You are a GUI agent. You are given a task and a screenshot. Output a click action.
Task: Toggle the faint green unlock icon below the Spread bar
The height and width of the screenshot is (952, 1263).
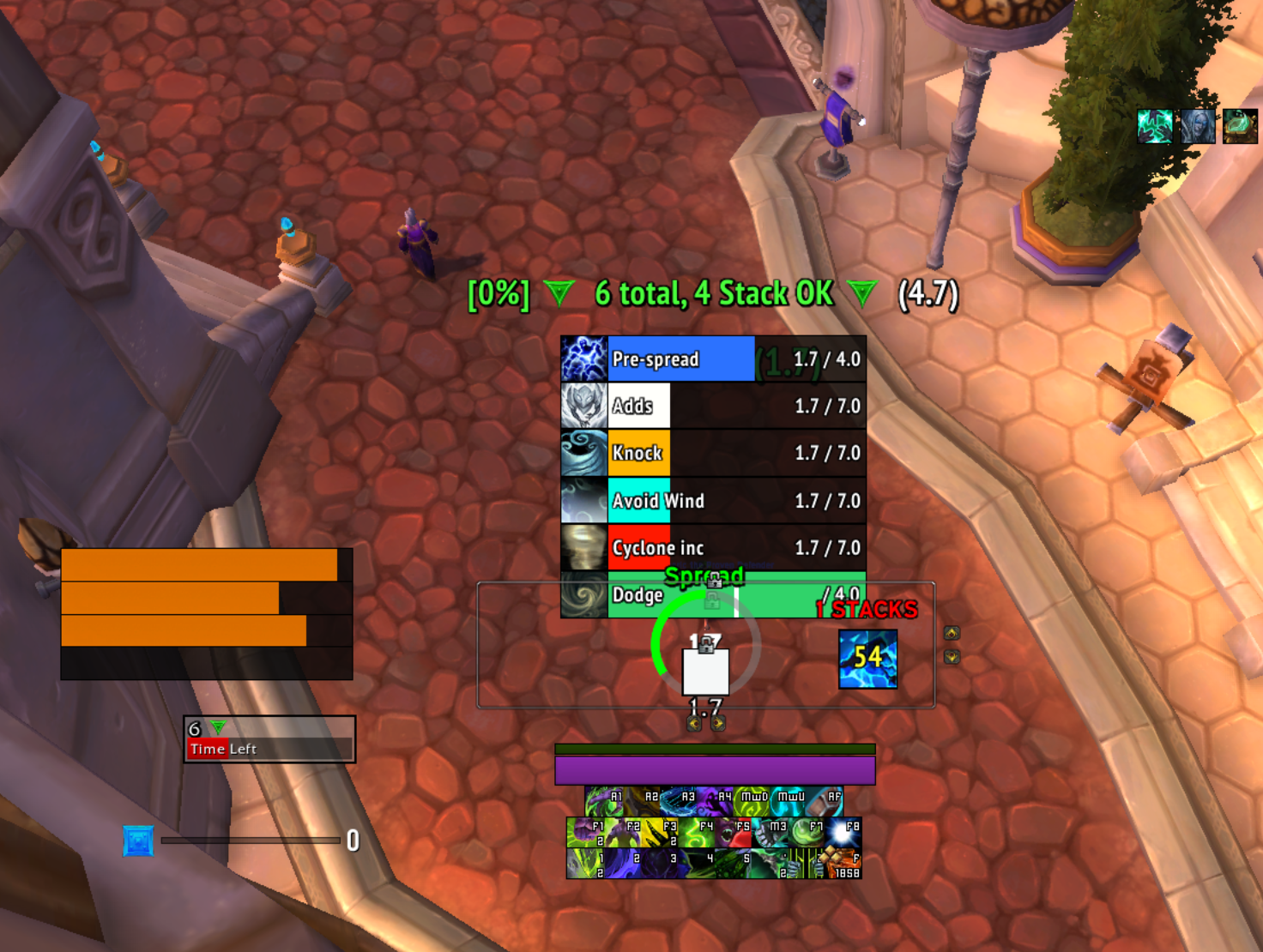(712, 601)
